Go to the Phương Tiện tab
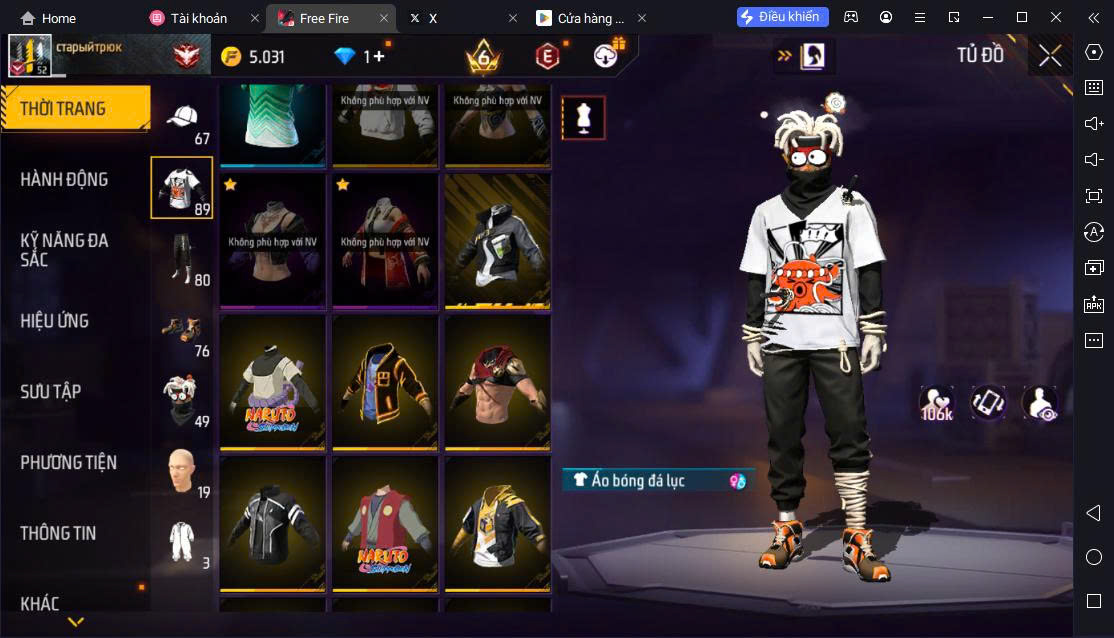 [x=68, y=462]
